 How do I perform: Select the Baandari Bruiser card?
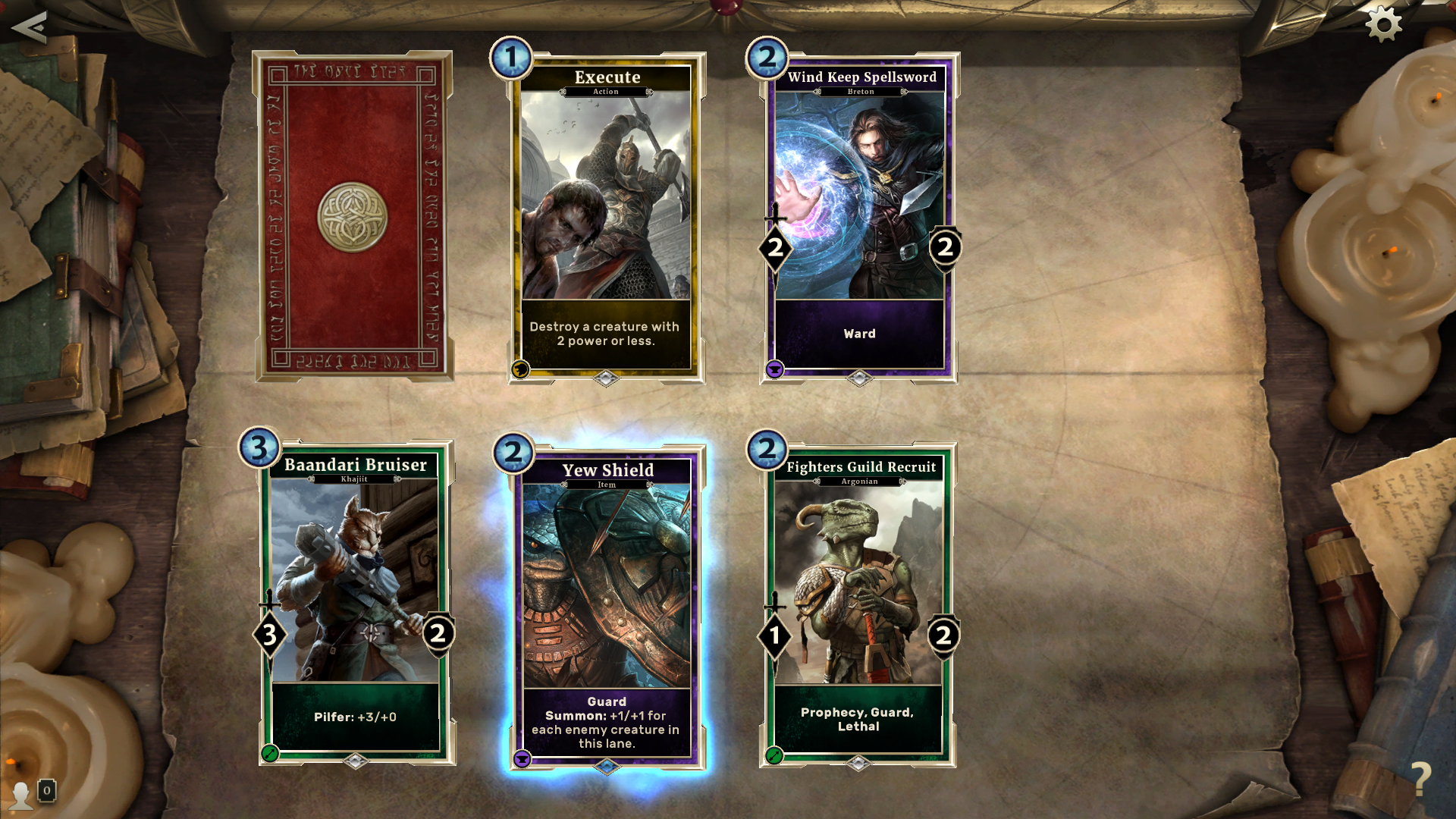point(356,604)
